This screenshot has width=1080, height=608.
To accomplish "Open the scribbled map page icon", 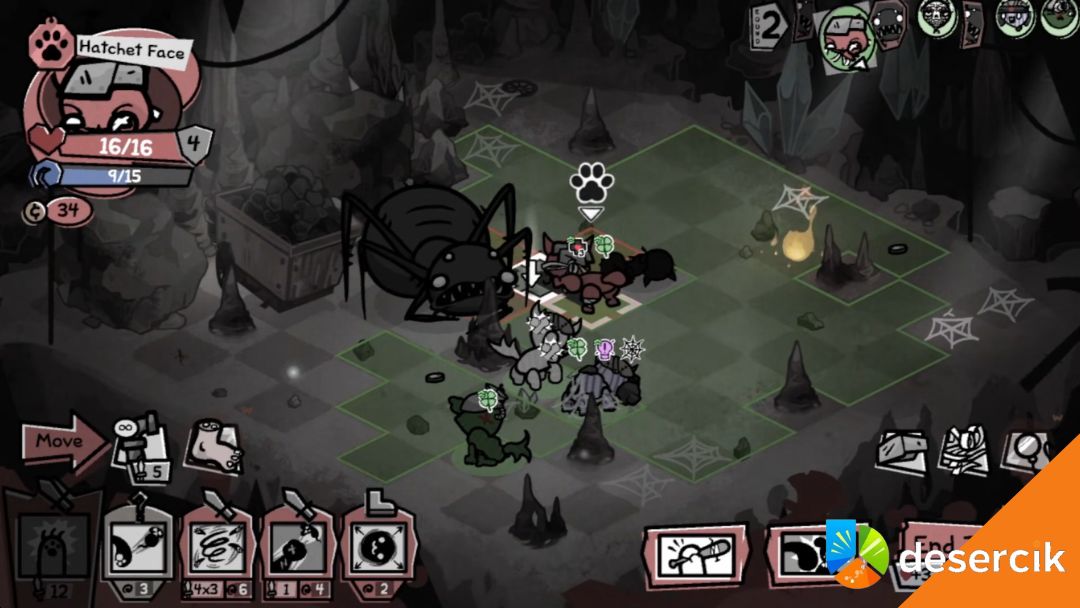I will (x=967, y=451).
